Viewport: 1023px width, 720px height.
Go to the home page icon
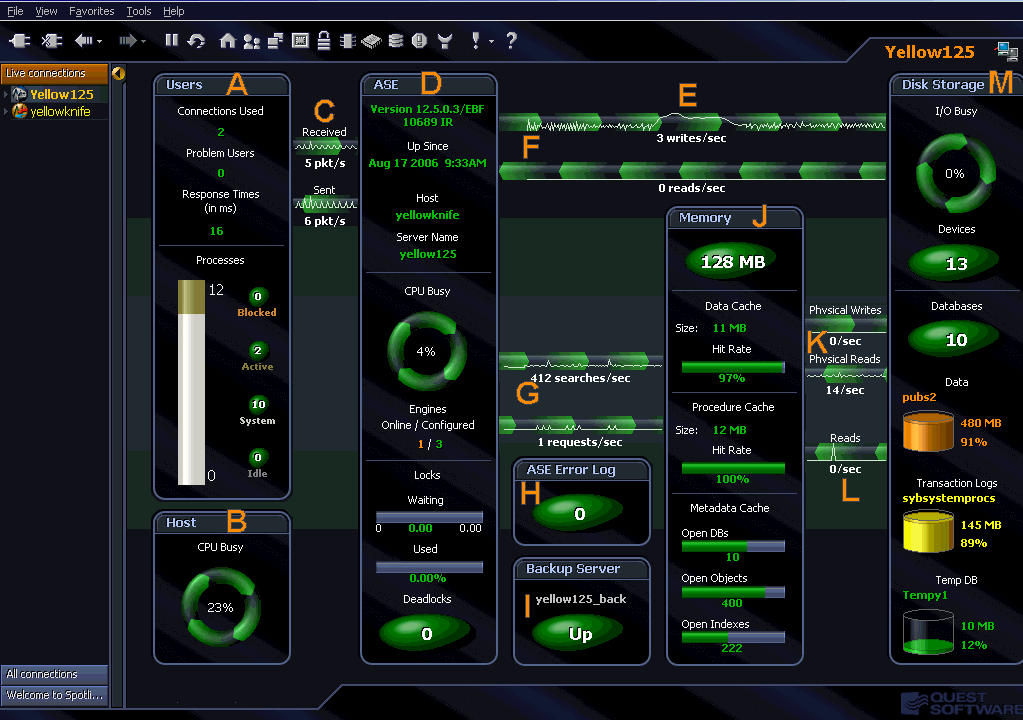(x=228, y=41)
